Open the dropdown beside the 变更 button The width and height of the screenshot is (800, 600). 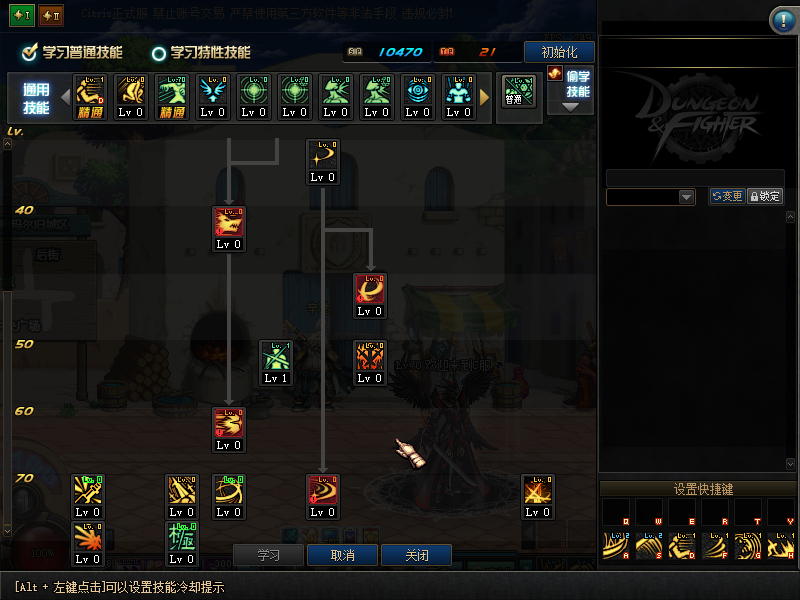point(686,197)
